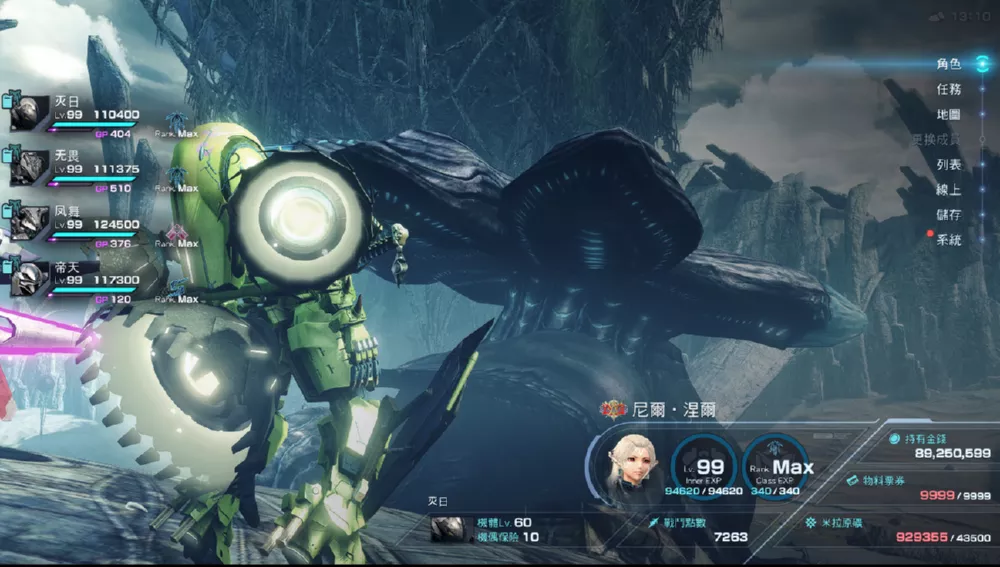Select party member 灭日's portrait
Viewport: 1000px width, 567px height.
(x=30, y=113)
